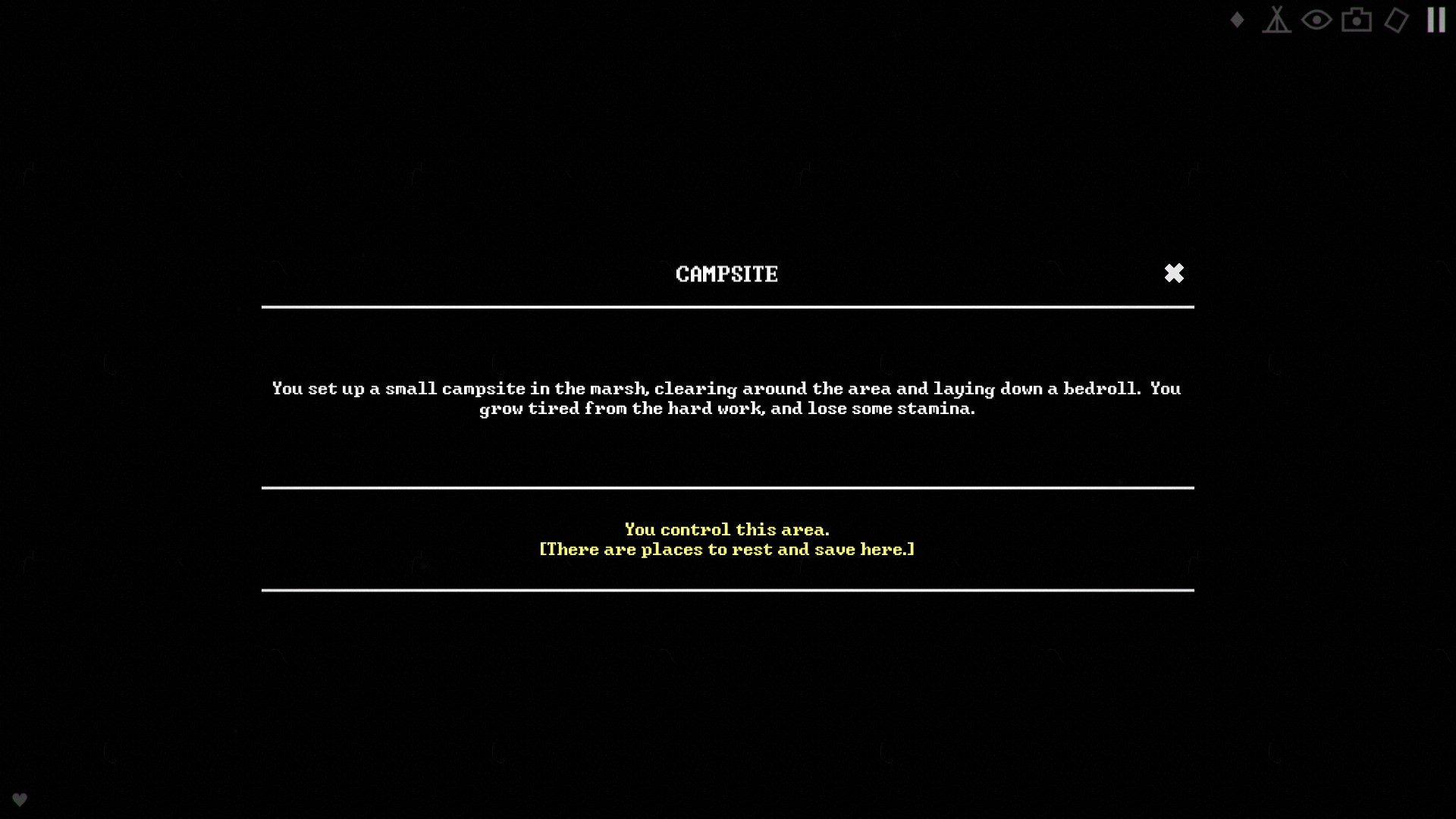Click the tag icon beside the pause button
Viewport: 1456px width, 819px height.
tap(1397, 20)
